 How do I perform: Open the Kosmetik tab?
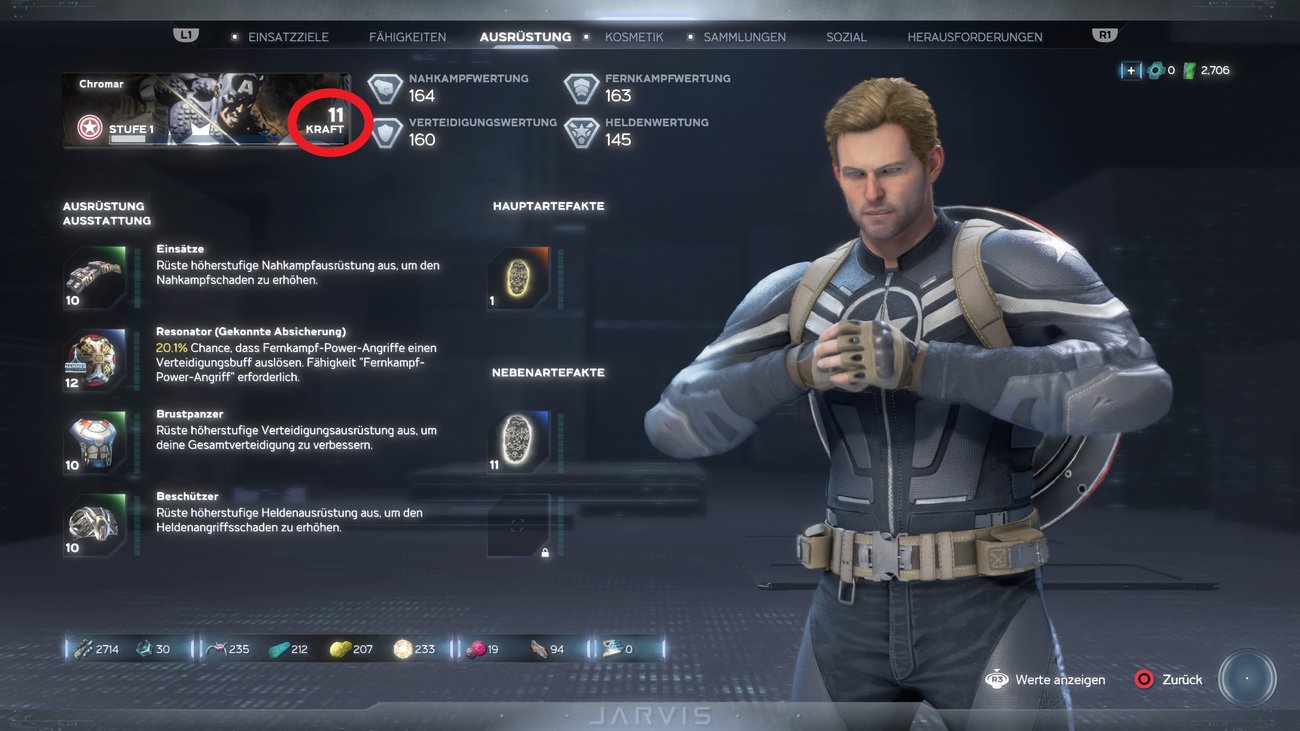tap(633, 36)
